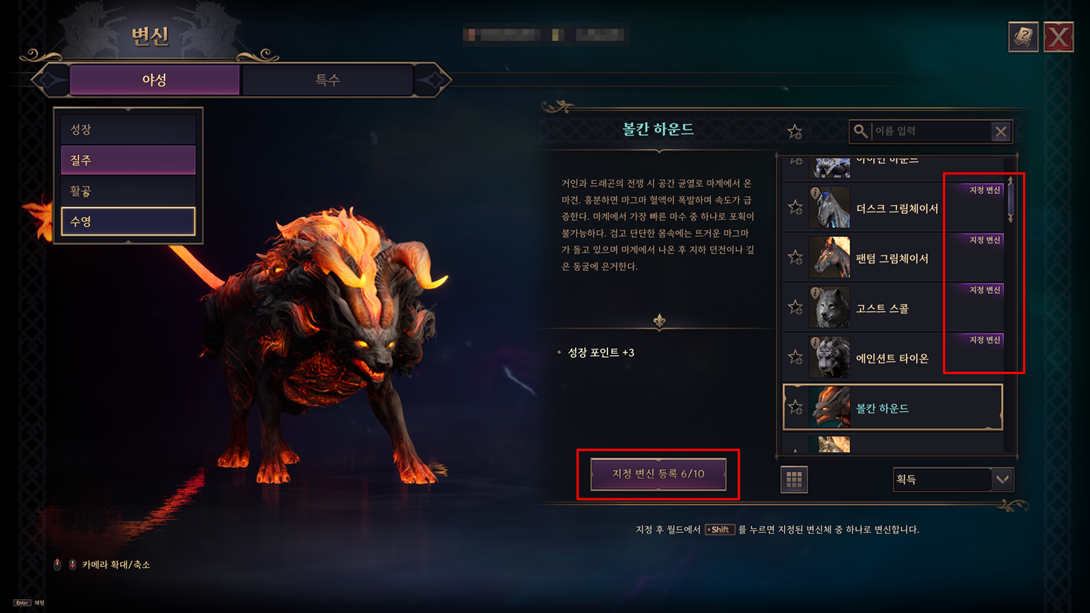The image size is (1090, 613).
Task: Switch to the 야성 tab
Action: tap(154, 80)
